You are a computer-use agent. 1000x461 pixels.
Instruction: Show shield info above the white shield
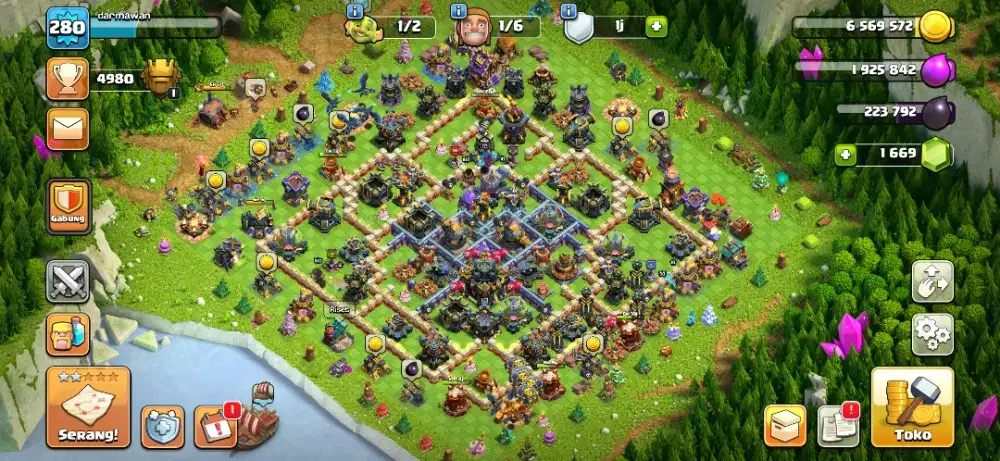(569, 10)
